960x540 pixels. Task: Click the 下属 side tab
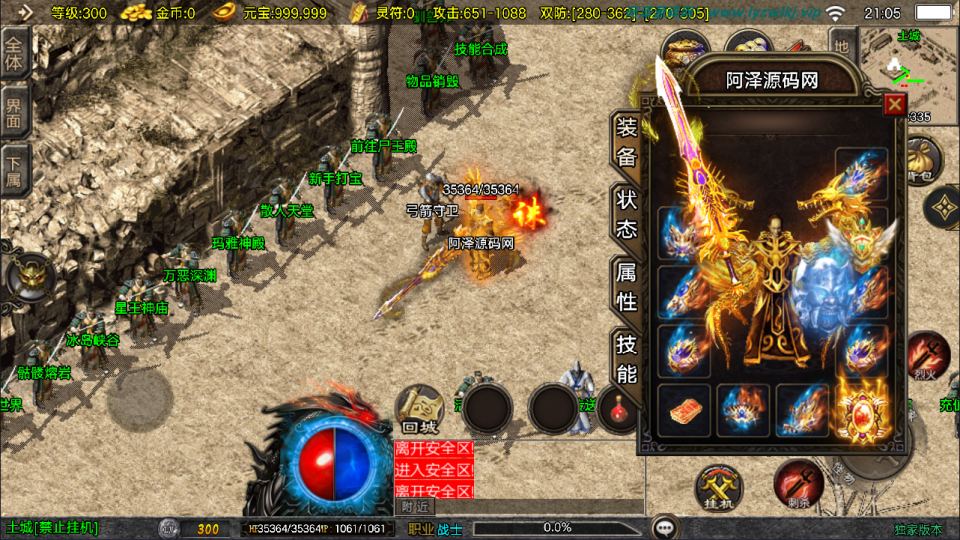click(x=16, y=170)
